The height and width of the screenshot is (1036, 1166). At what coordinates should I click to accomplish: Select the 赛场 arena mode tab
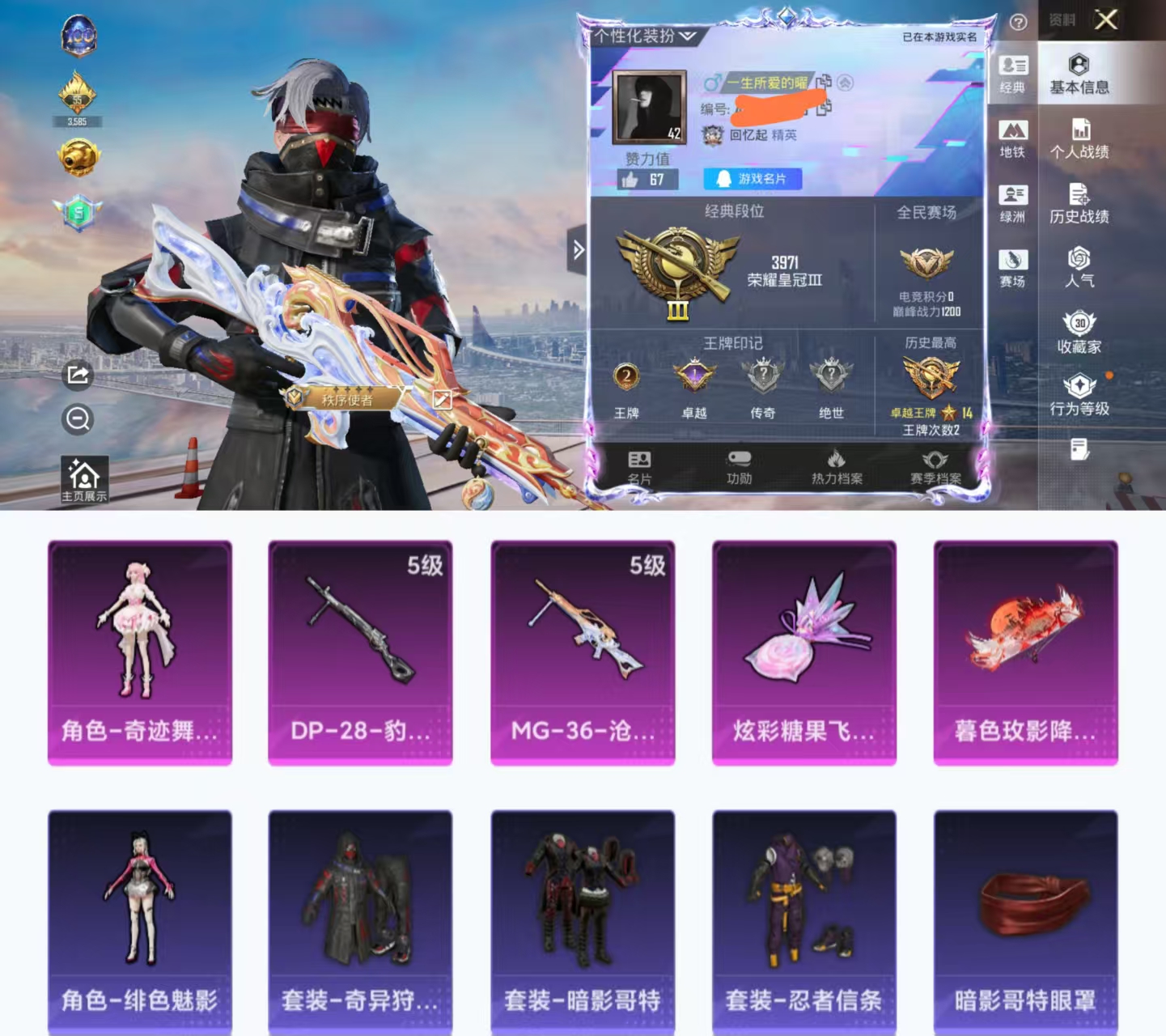[1012, 269]
